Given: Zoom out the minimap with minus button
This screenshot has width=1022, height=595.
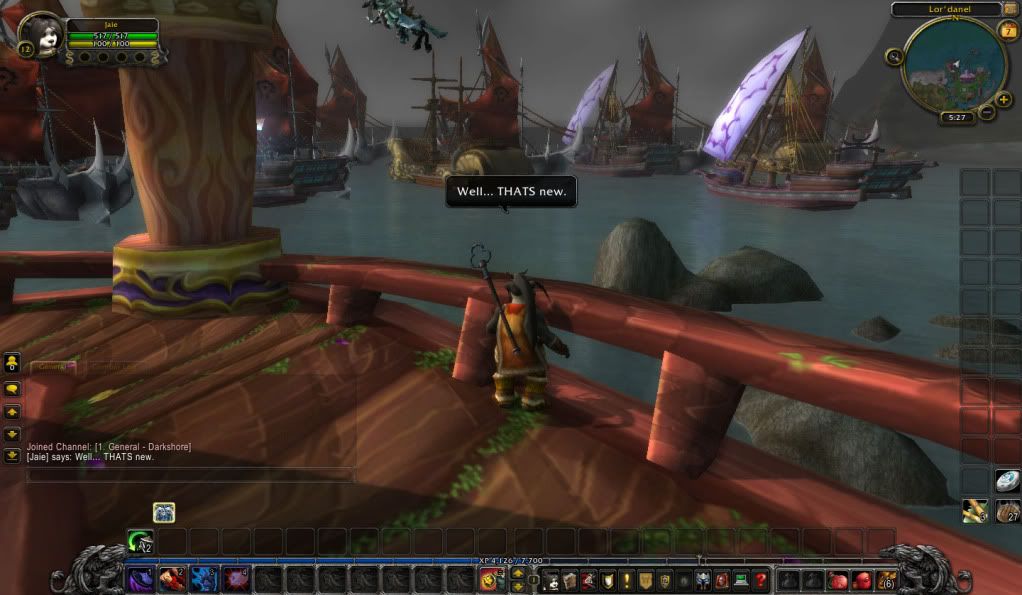Looking at the screenshot, I should [x=987, y=111].
